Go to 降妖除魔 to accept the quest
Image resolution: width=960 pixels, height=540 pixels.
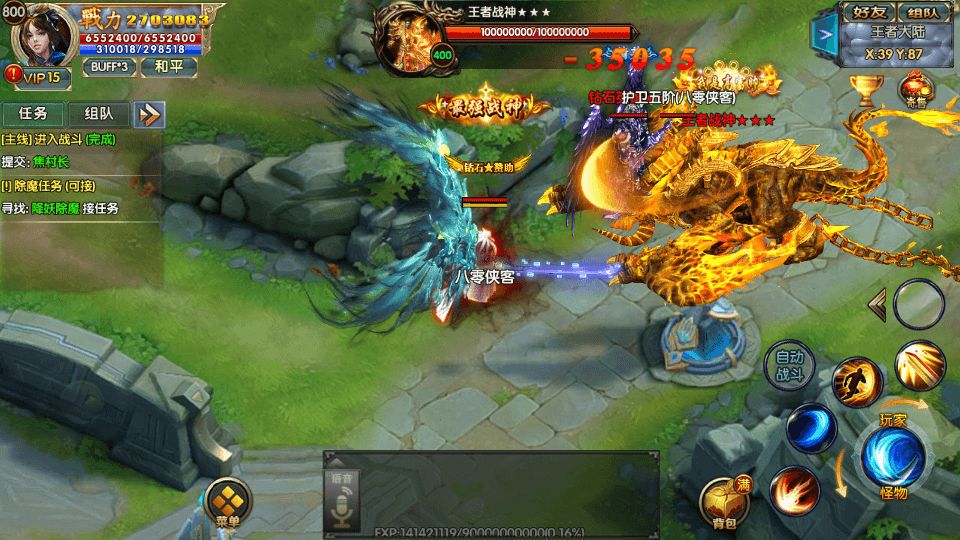pos(60,208)
